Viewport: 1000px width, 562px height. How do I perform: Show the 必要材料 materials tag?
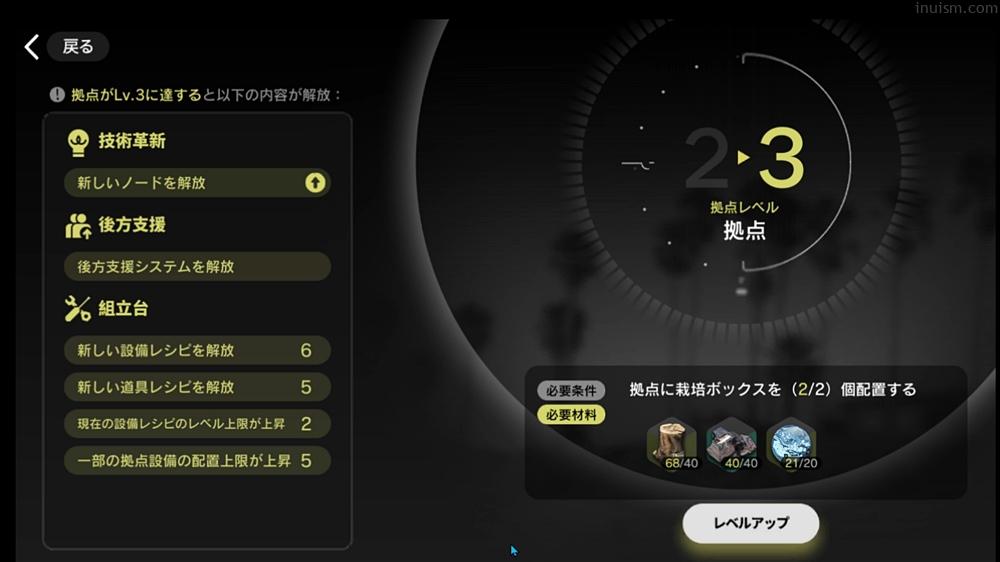coord(571,414)
